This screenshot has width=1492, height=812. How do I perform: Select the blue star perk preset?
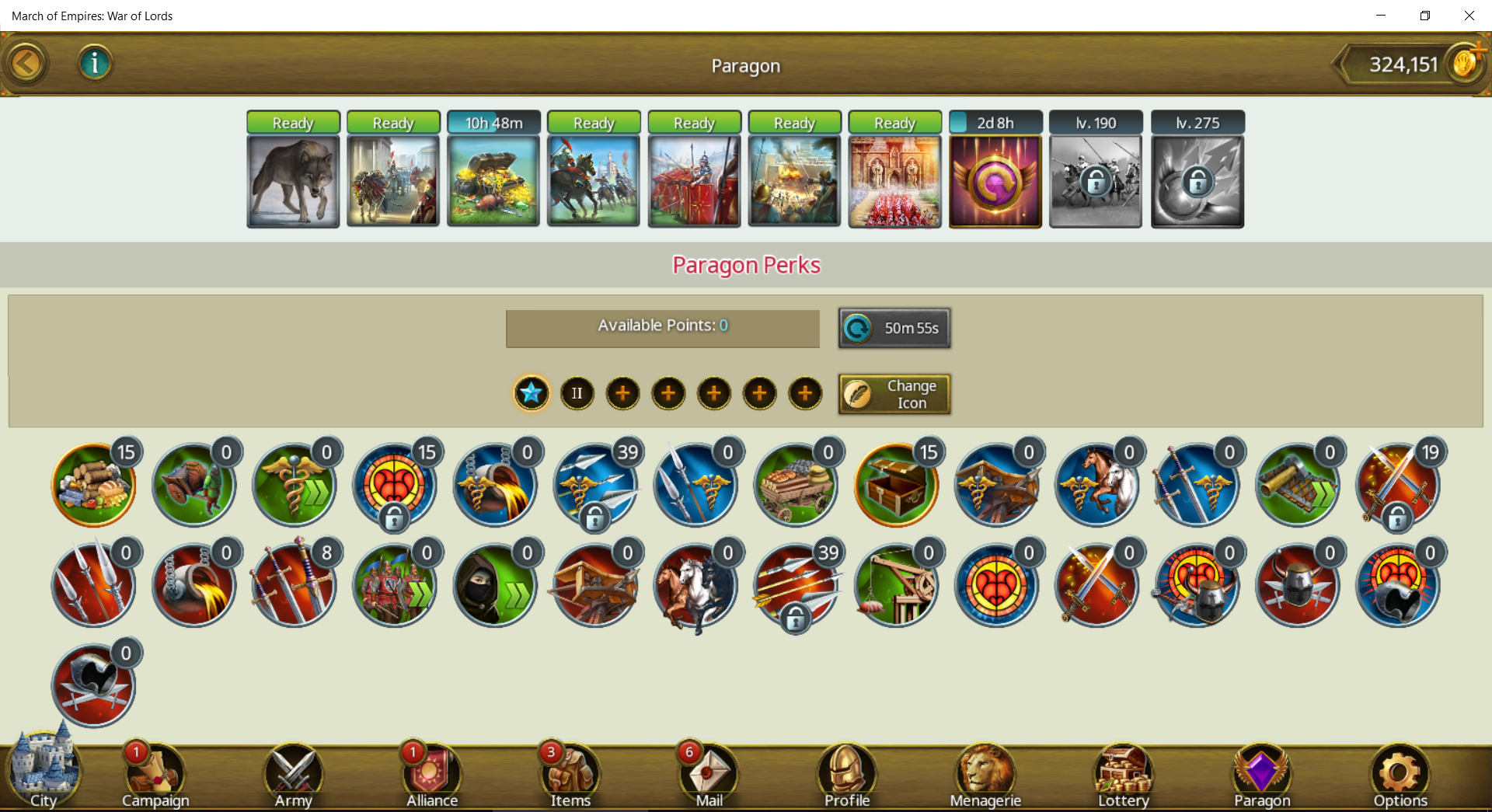tap(532, 393)
